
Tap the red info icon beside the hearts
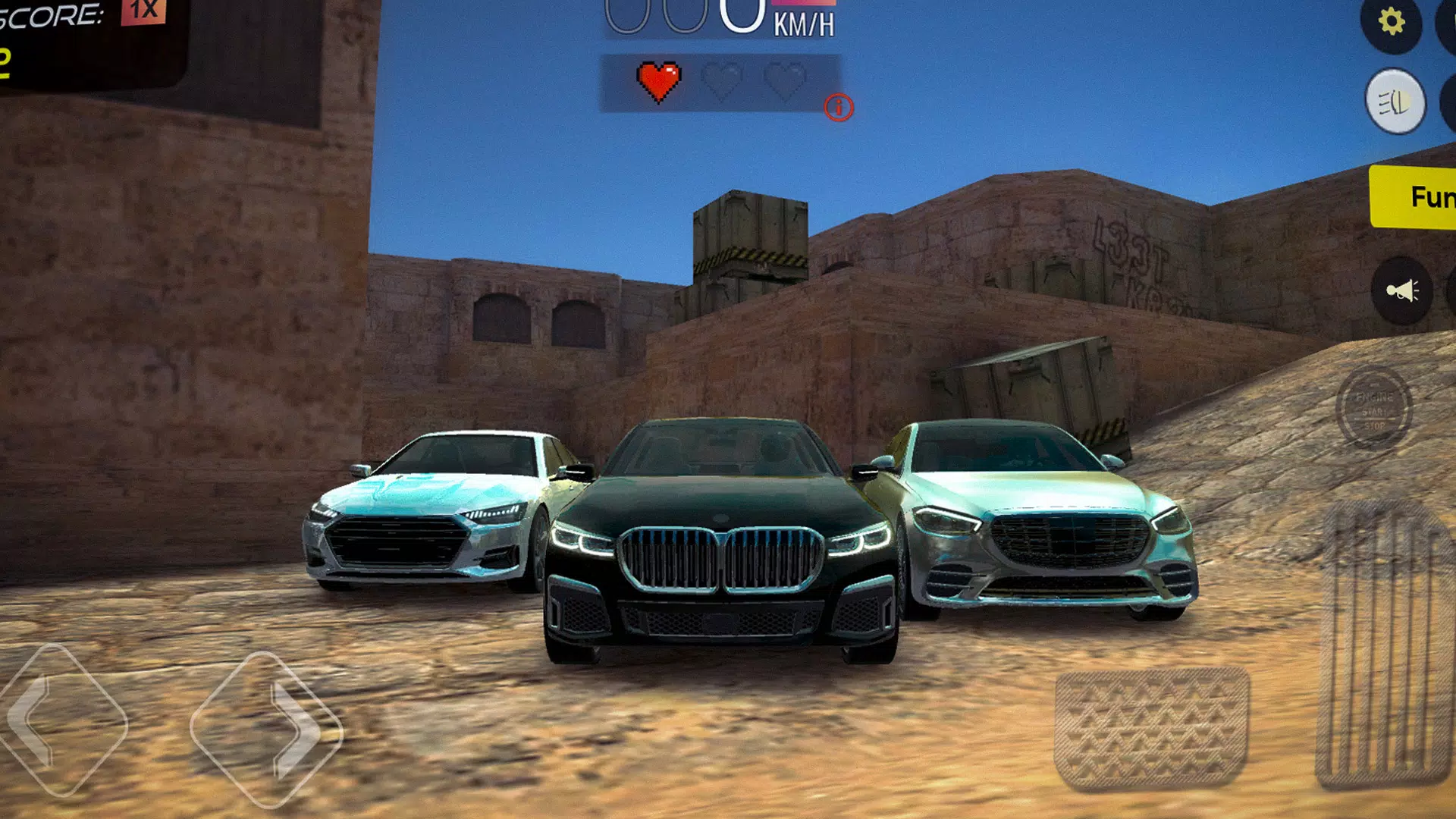[x=839, y=108]
